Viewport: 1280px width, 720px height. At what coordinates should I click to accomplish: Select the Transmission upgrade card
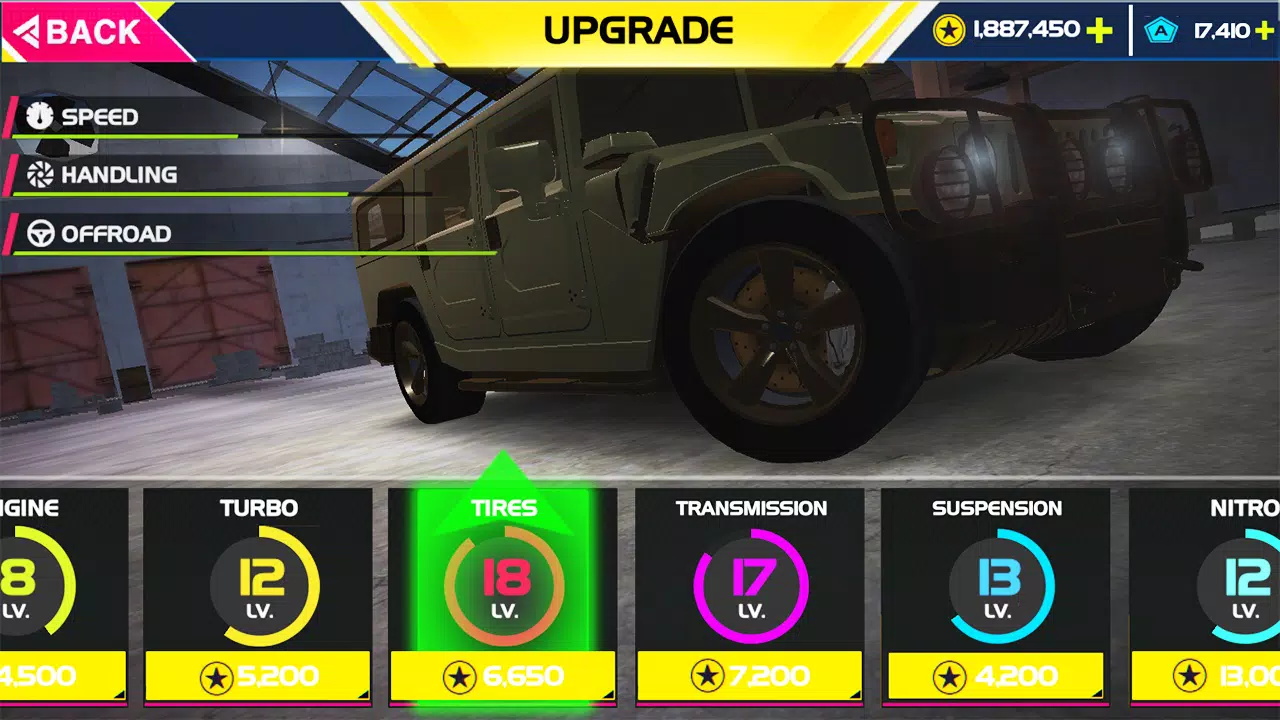tap(749, 580)
